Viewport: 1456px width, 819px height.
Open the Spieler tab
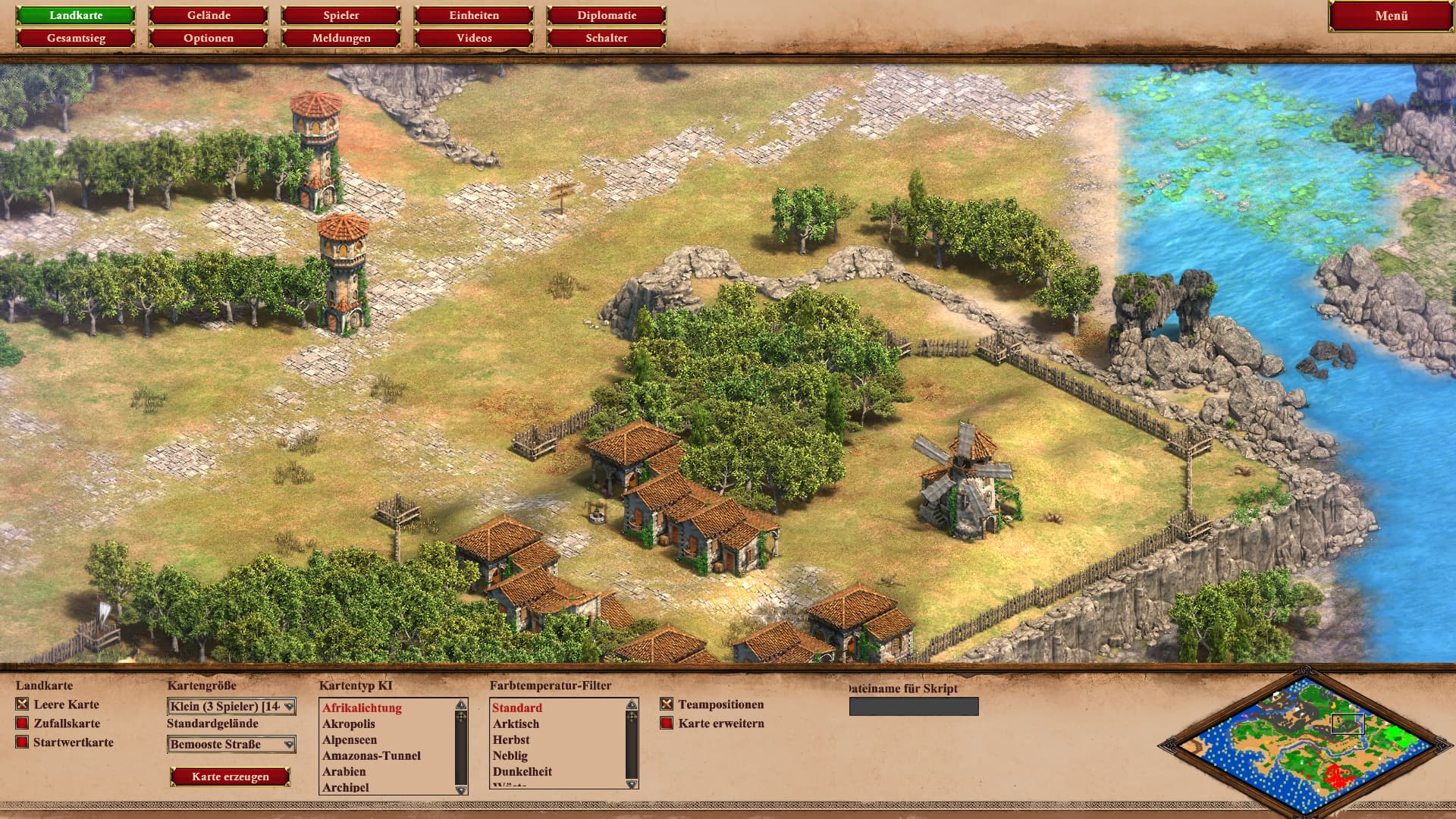341,15
